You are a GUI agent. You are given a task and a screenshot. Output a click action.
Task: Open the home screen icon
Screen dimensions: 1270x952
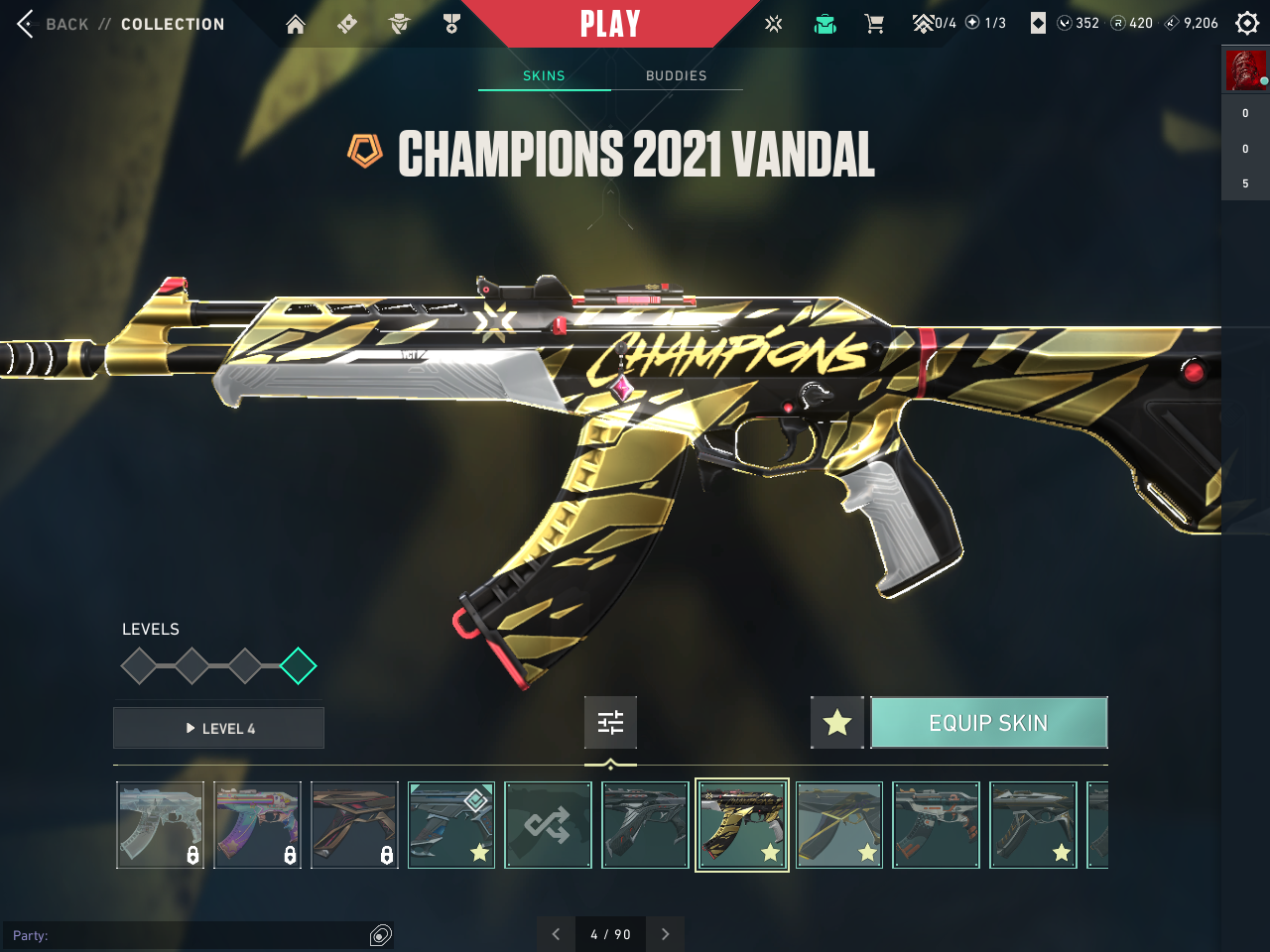click(x=296, y=24)
